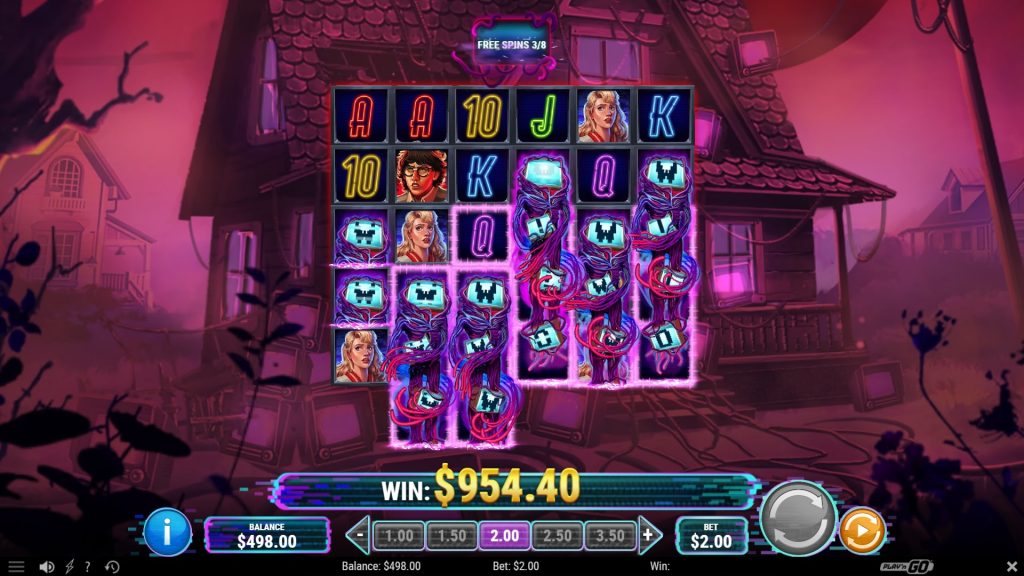Viewport: 1024px width, 576px height.
Task: Increase the bet with the plus arrow
Action: point(648,535)
